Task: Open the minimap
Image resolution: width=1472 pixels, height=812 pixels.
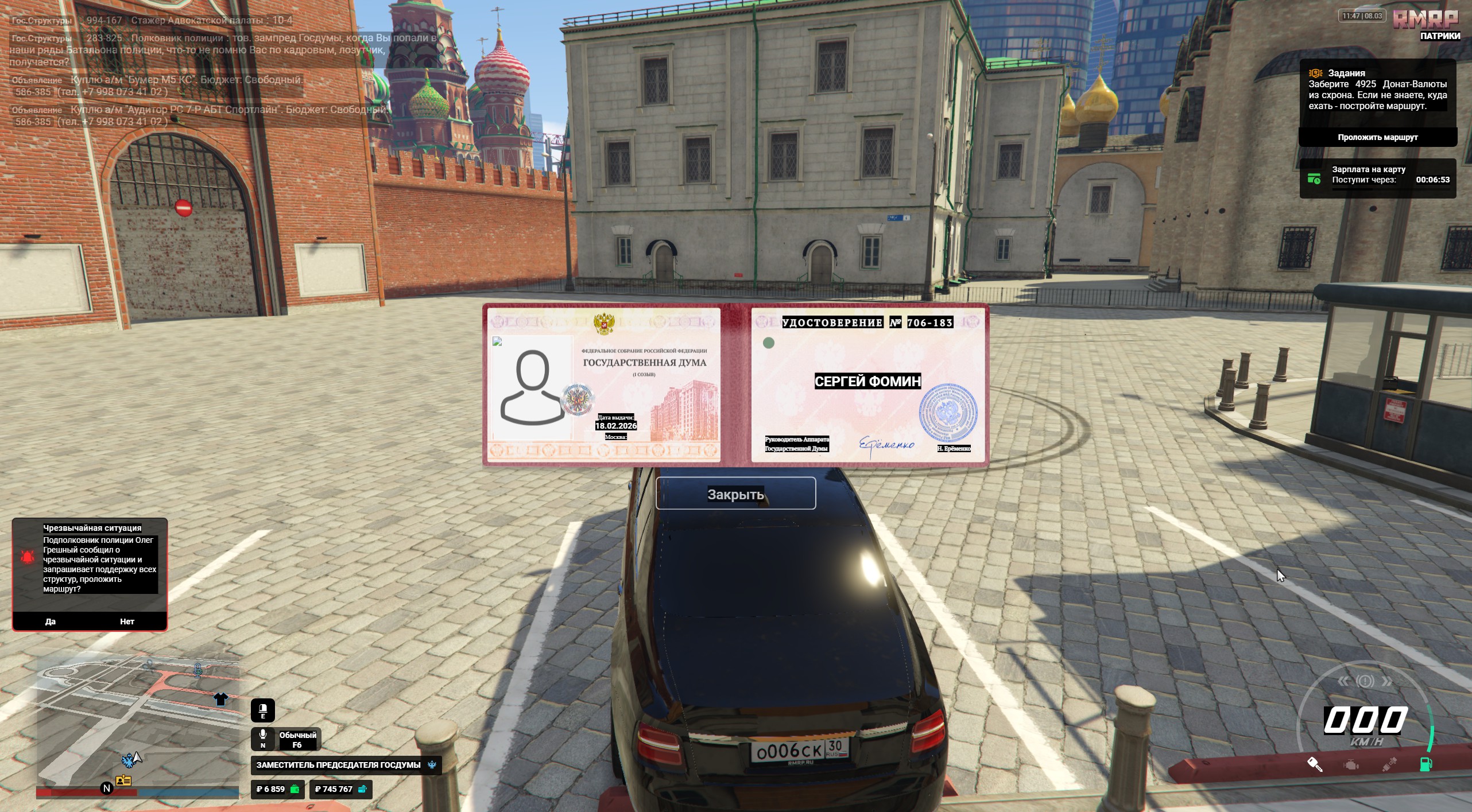Action: (x=138, y=724)
